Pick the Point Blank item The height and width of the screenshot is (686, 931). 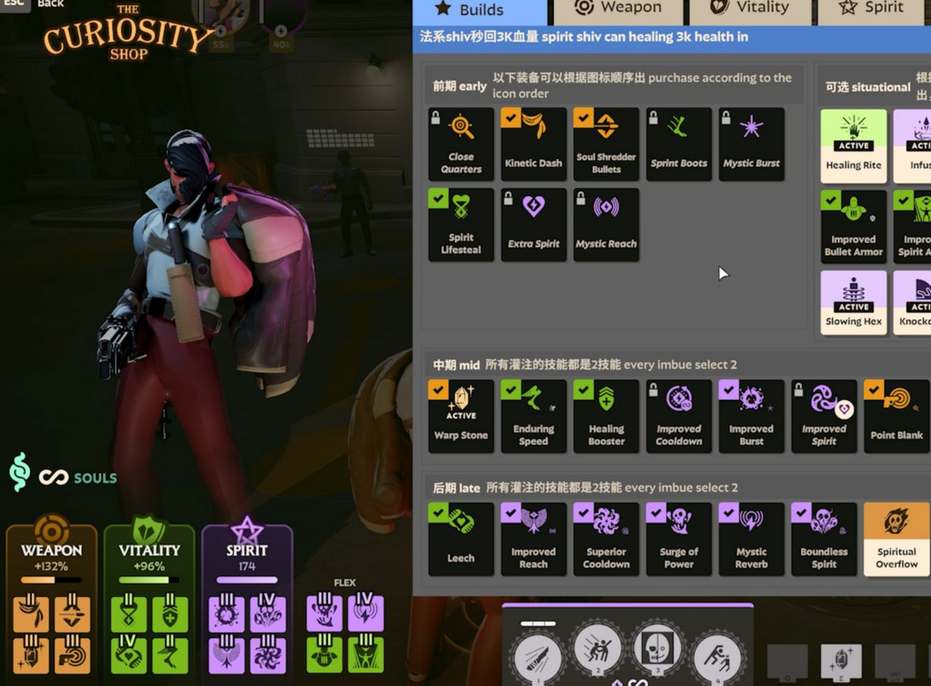897,415
